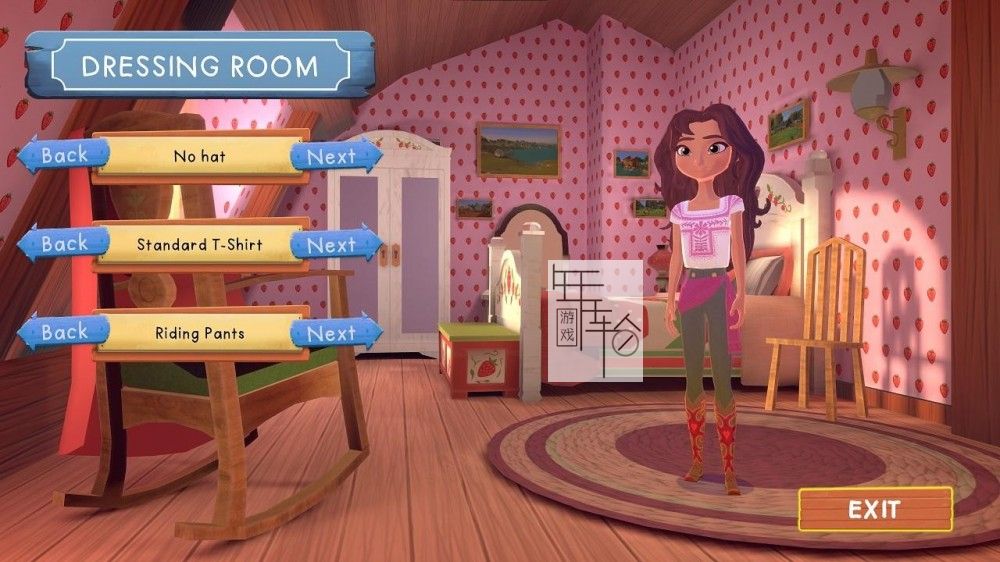Select the next shirt after Standard T-Shirt

click(332, 244)
